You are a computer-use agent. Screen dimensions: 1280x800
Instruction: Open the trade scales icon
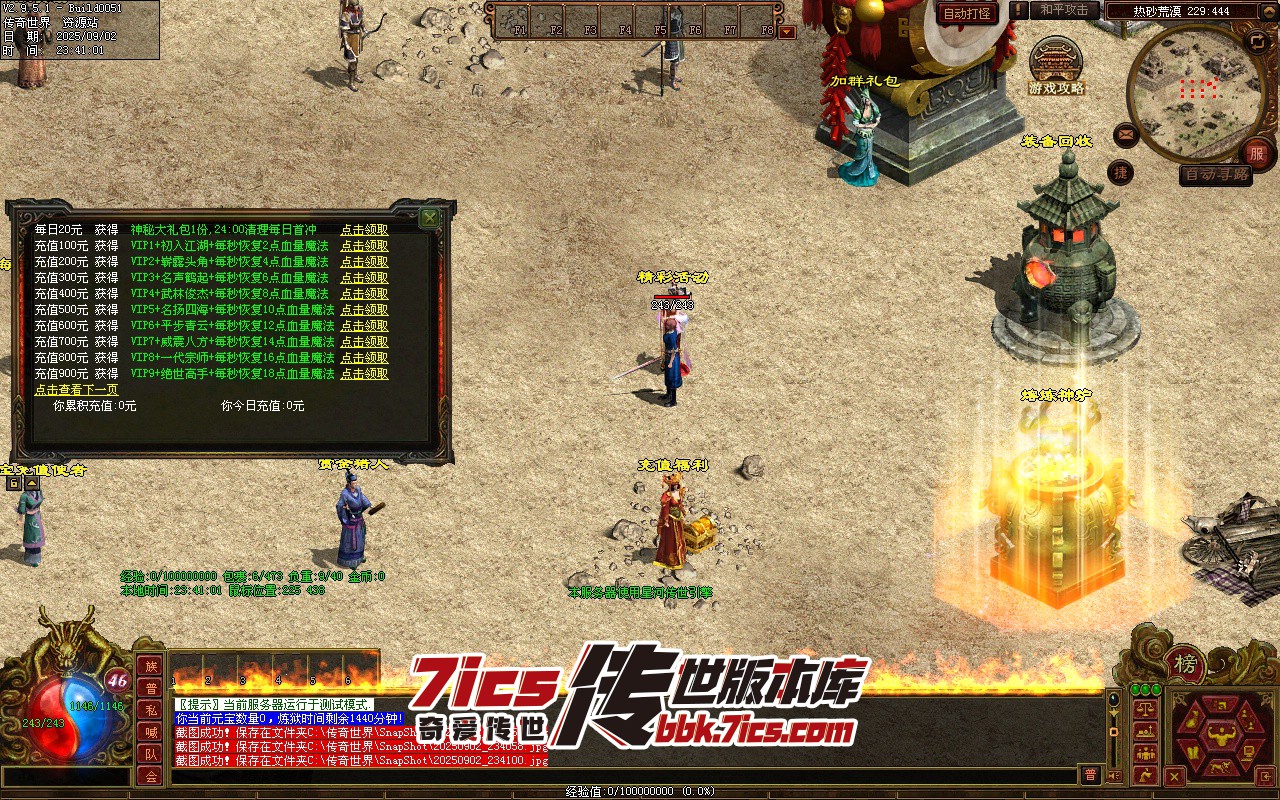pos(1145,709)
